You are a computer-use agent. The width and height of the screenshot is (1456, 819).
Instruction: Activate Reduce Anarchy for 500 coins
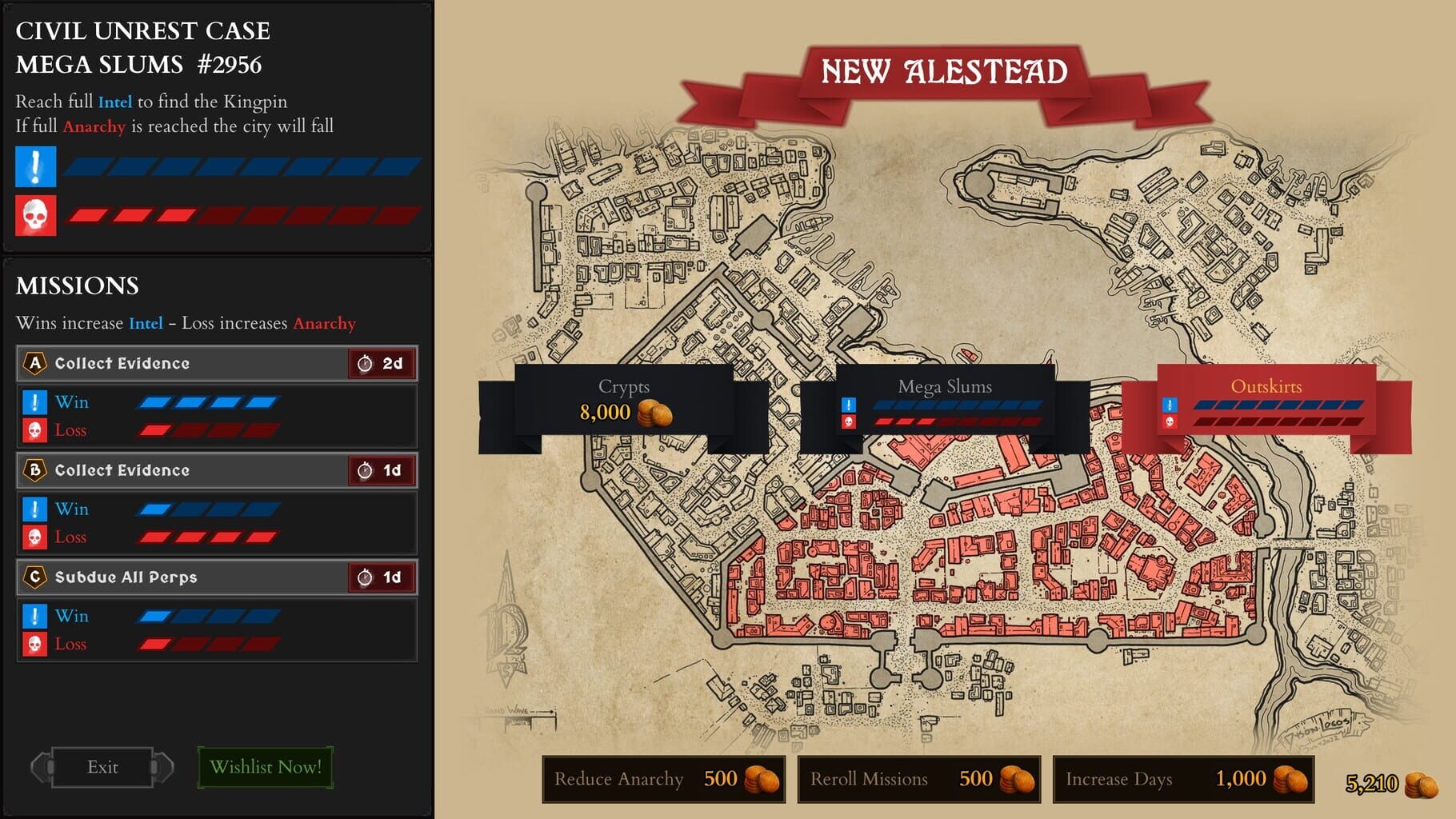tap(664, 779)
